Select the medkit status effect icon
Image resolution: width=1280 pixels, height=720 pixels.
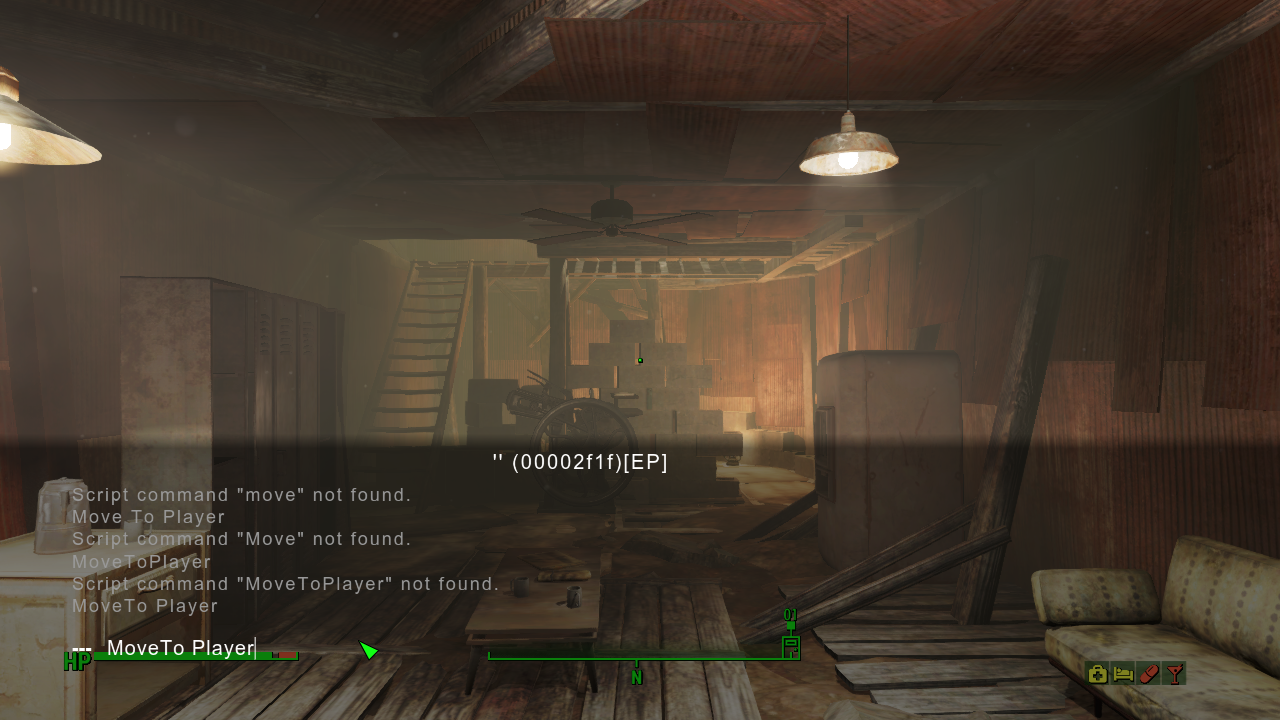click(x=1097, y=674)
